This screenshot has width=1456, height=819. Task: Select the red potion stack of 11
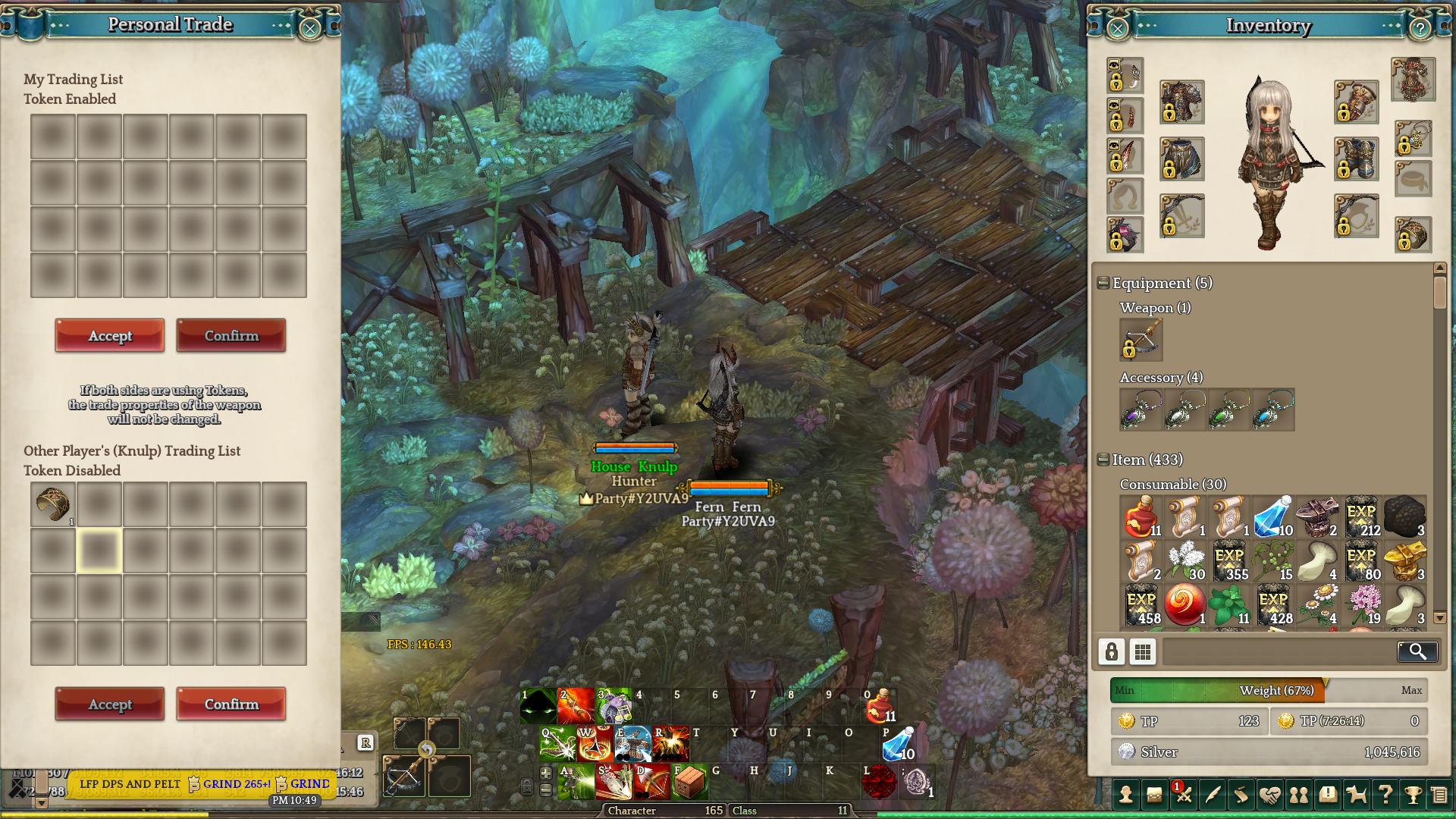pos(1141,516)
